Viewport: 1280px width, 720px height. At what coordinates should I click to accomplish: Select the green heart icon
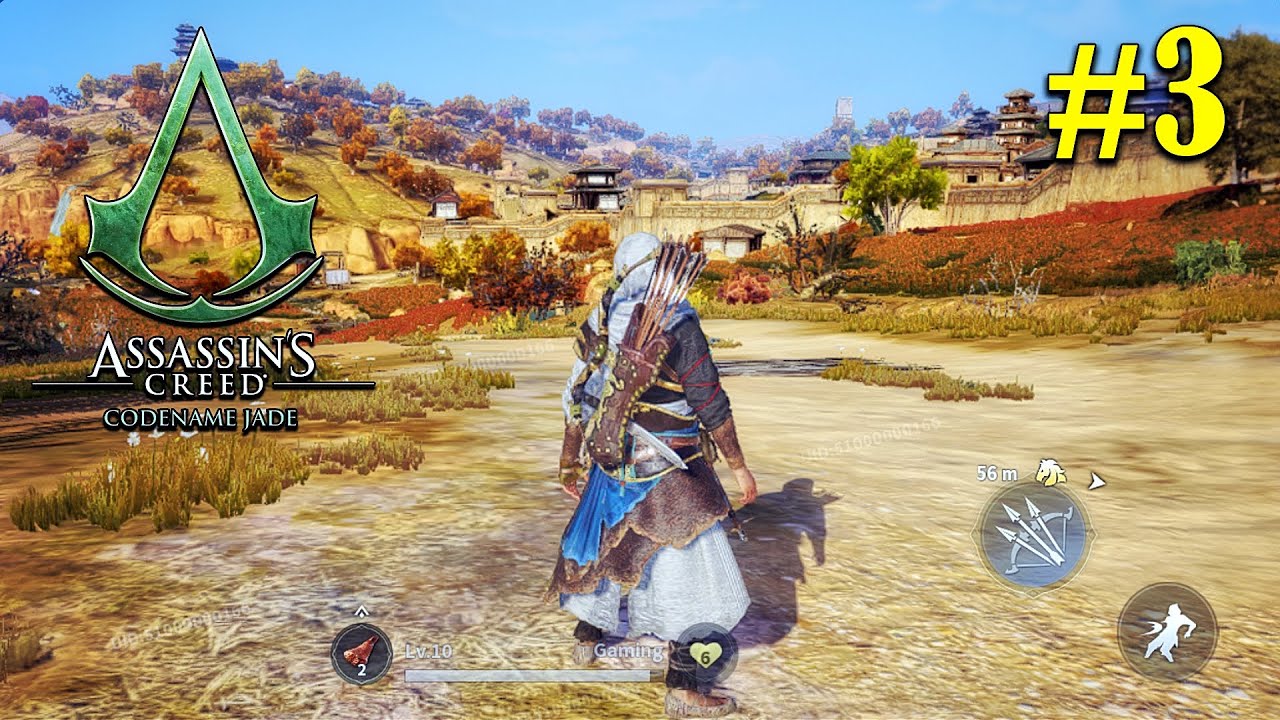(x=705, y=655)
